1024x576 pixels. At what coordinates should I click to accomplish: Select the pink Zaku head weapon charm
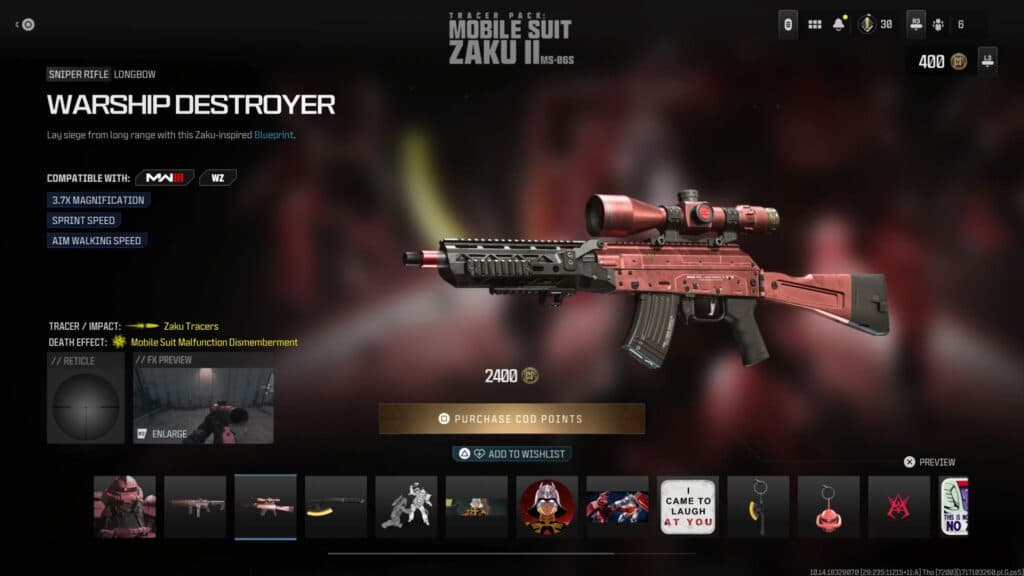828,506
